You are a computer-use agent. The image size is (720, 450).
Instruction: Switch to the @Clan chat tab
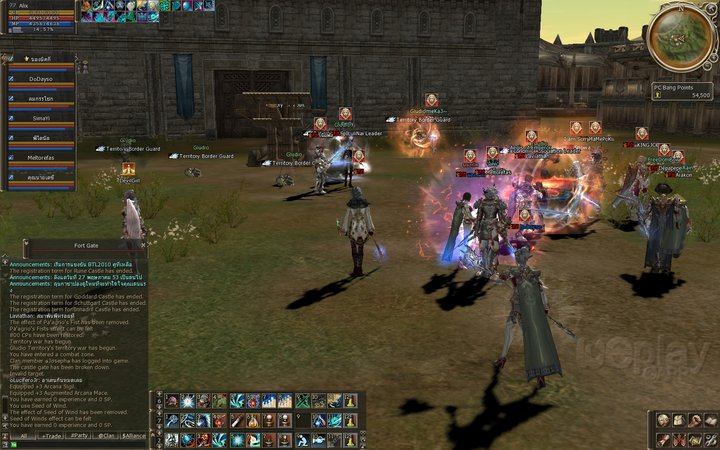106,436
